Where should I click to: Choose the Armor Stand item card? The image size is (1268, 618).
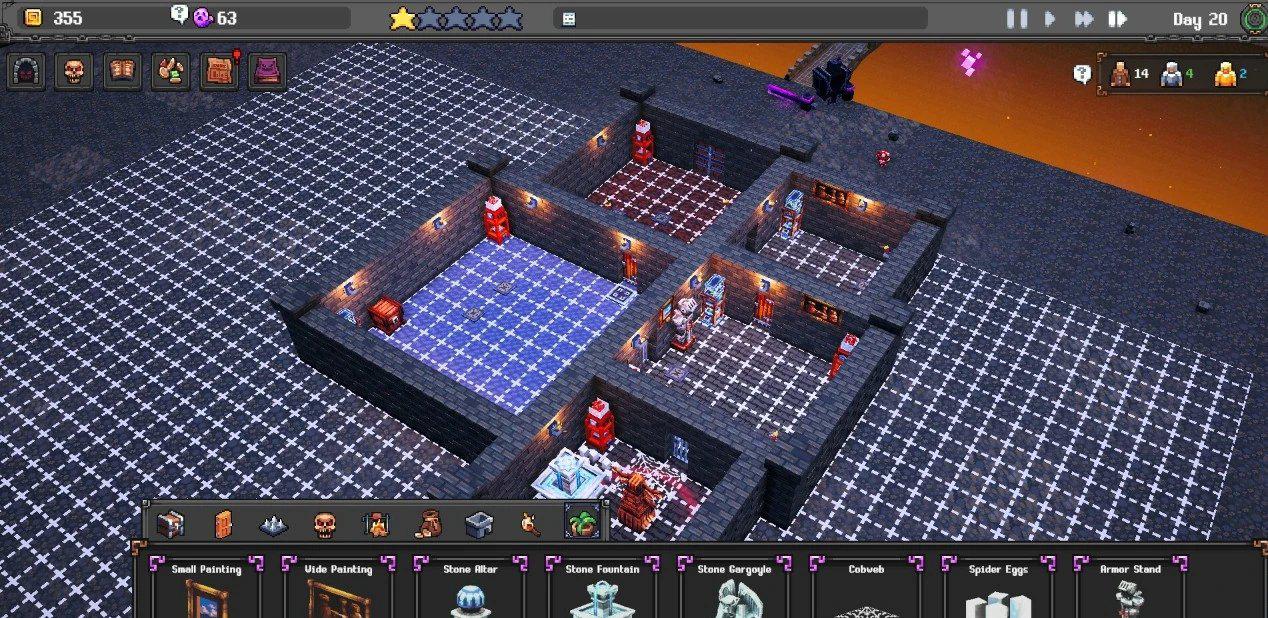click(x=1130, y=590)
